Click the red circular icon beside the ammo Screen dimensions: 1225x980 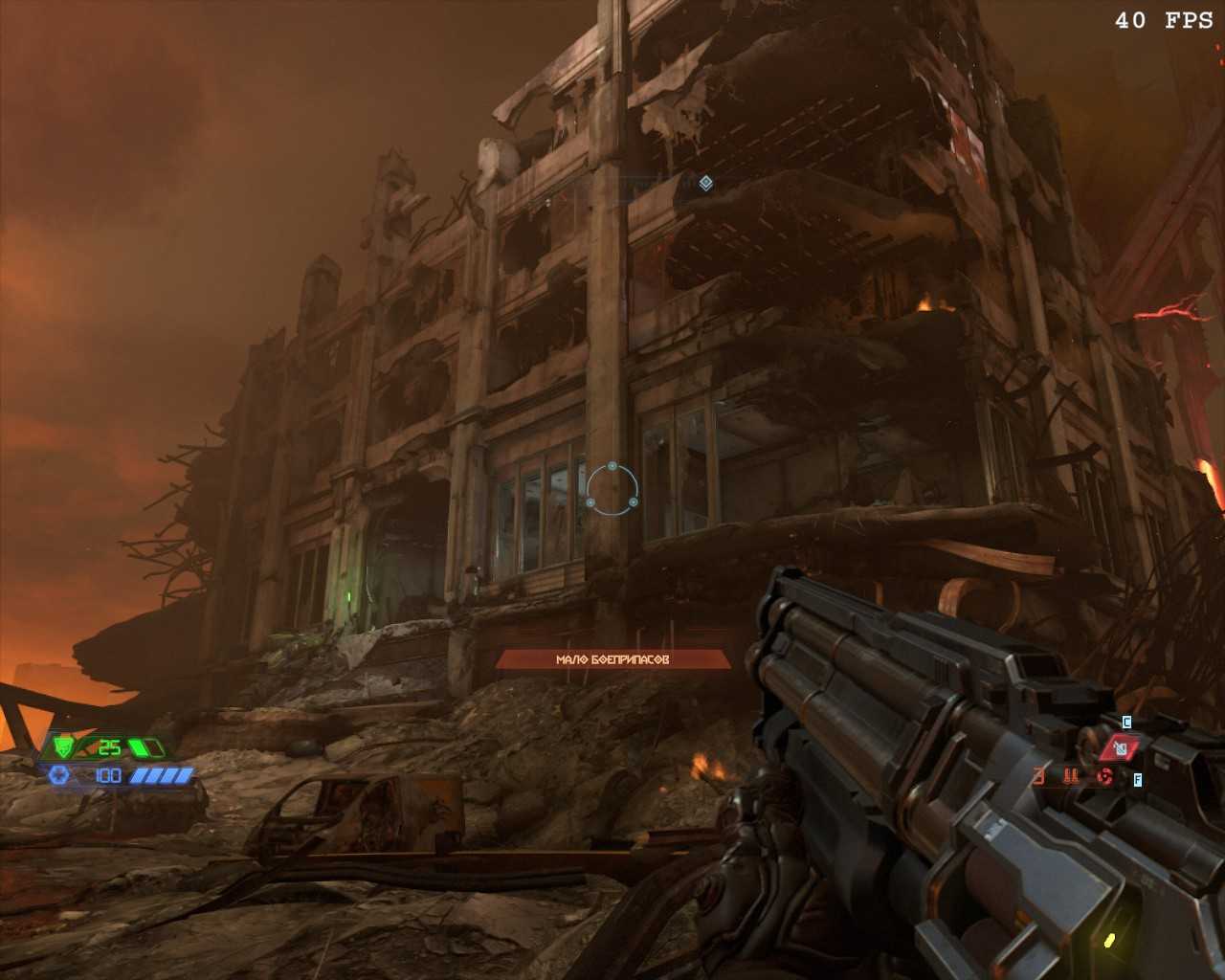pyautogui.click(x=1104, y=776)
